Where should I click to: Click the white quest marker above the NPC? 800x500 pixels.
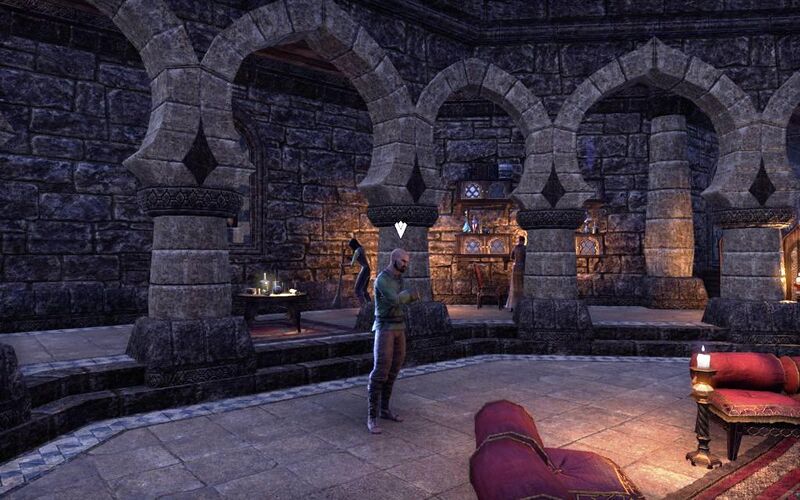400,229
